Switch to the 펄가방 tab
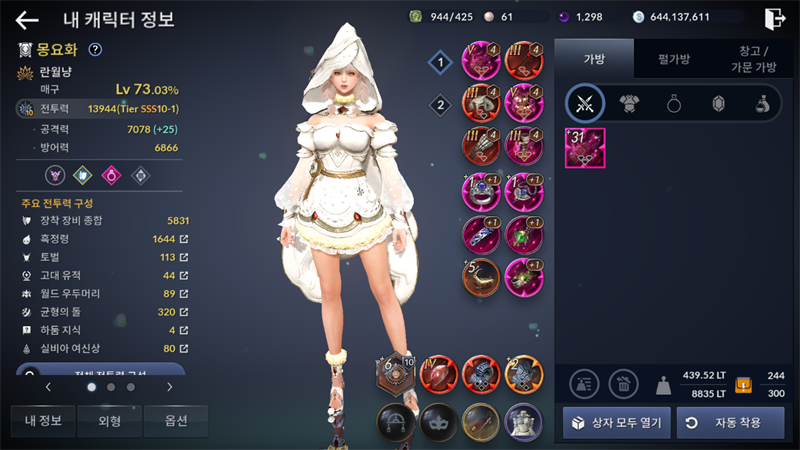 [x=675, y=59]
